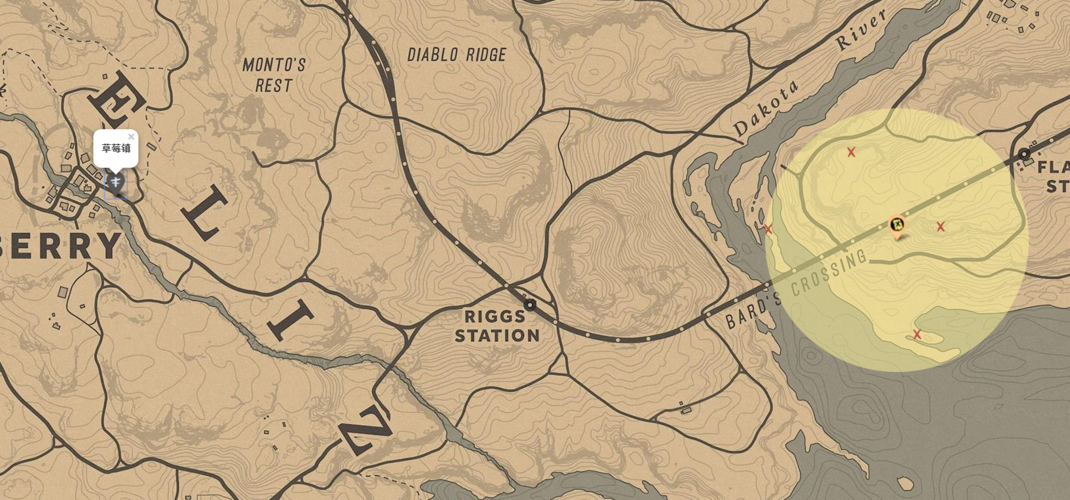
Task: Choose the red X on the Dakota River bank
Action: click(x=768, y=230)
